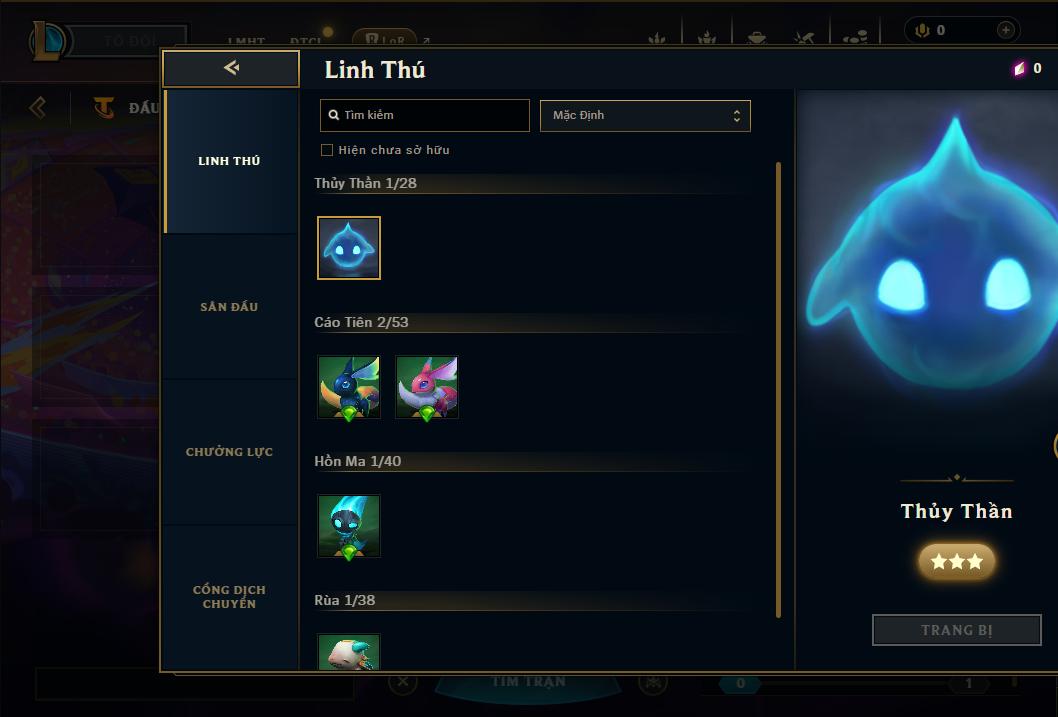Select the Hồn Ma little legend
Image resolution: width=1058 pixels, height=717 pixels.
point(349,526)
